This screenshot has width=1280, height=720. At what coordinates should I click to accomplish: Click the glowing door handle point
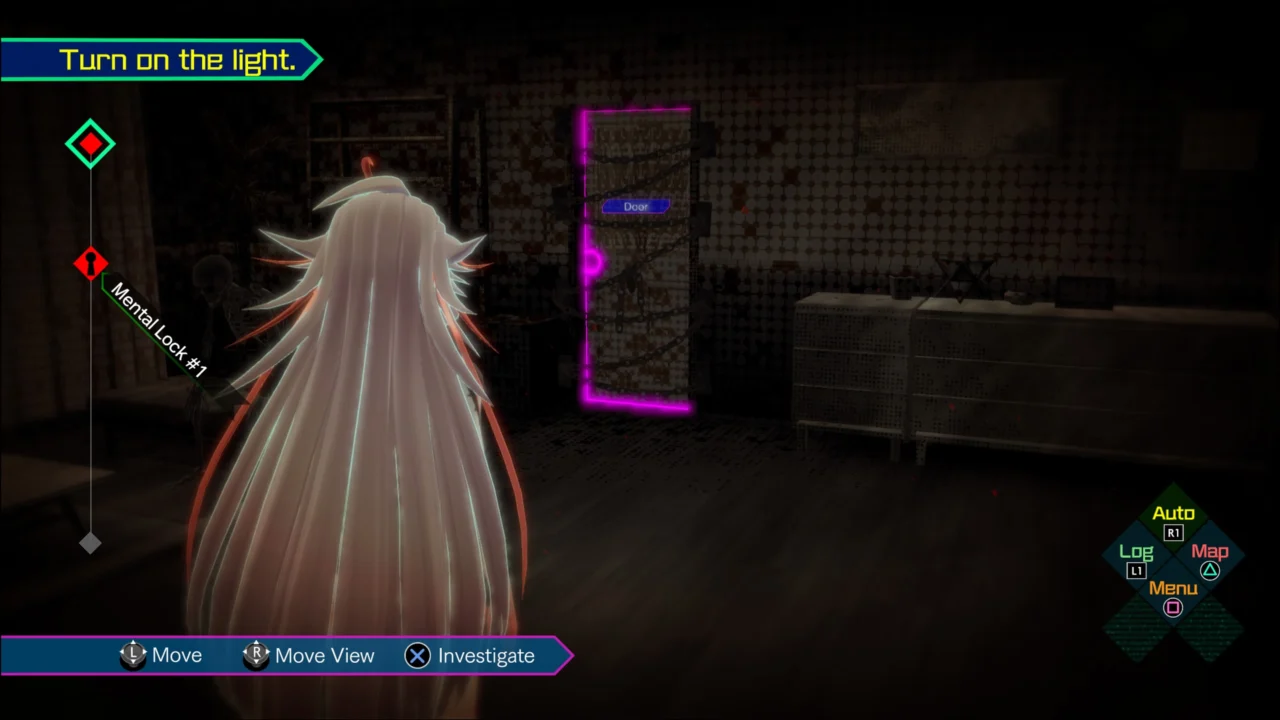point(592,262)
